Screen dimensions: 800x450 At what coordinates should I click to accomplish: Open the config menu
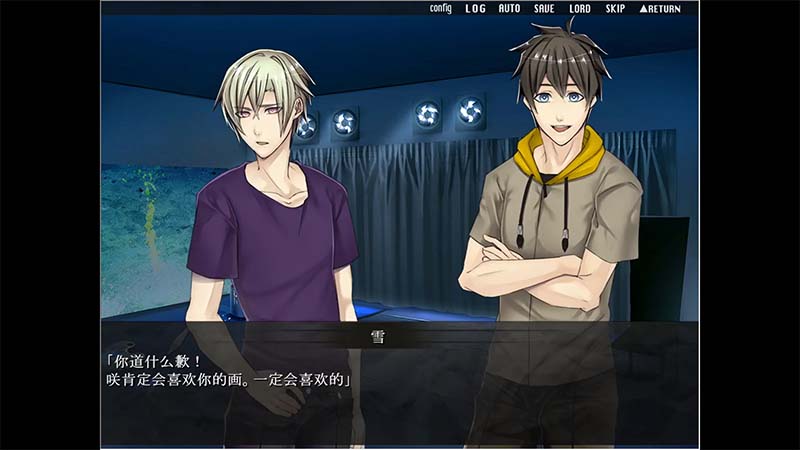[440, 9]
